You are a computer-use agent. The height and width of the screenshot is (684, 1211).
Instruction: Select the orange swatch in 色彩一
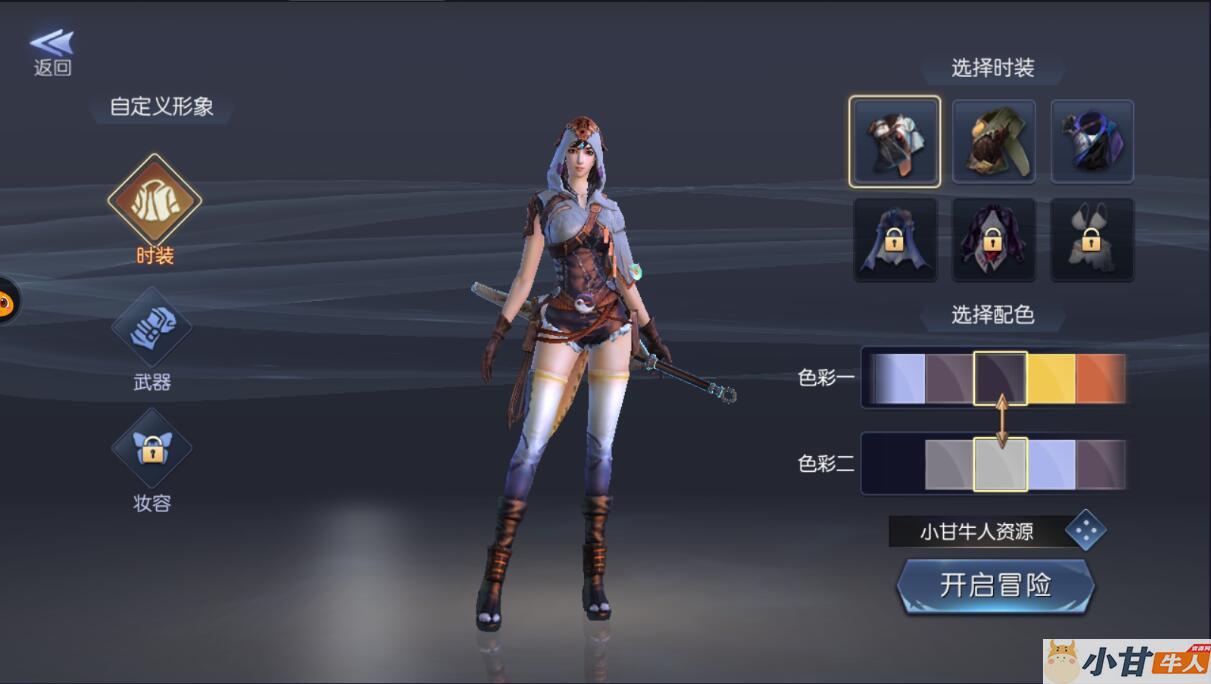pyautogui.click(x=1100, y=379)
